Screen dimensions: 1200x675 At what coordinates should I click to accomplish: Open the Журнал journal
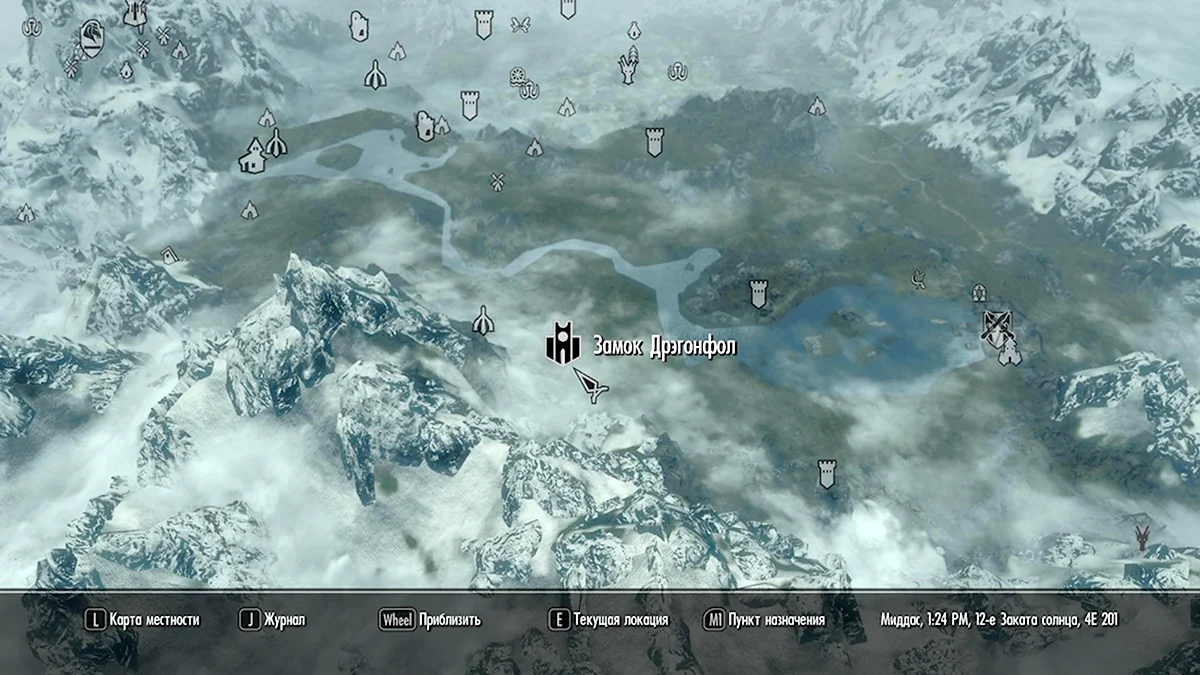click(x=272, y=620)
